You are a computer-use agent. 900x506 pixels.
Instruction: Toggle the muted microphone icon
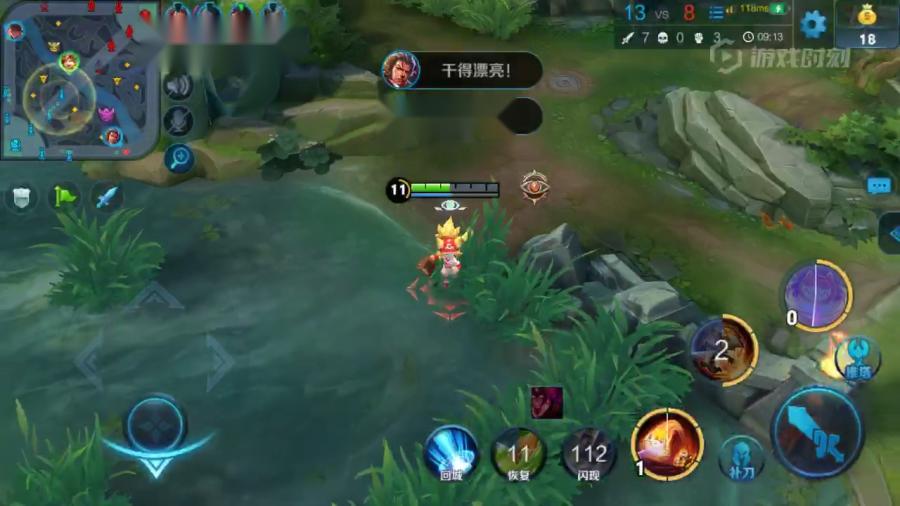[x=179, y=121]
